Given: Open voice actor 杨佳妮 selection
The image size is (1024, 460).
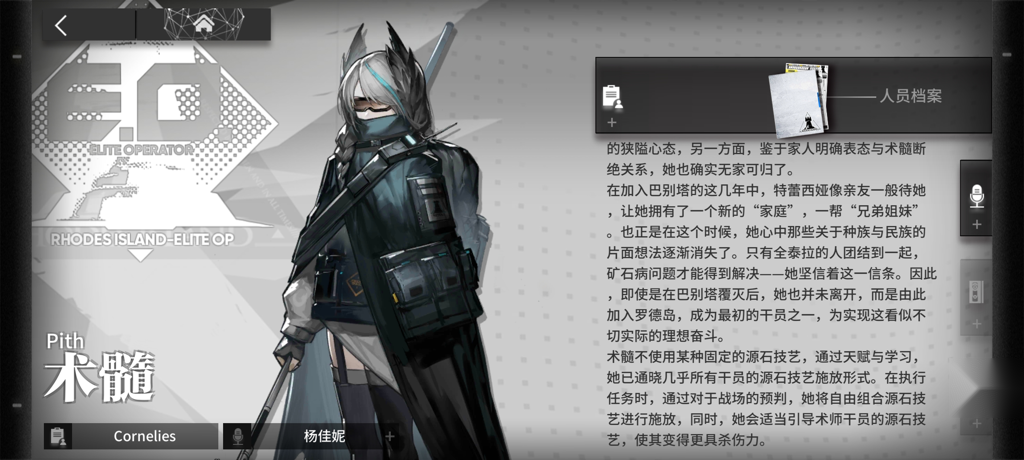Looking at the screenshot, I should click(316, 436).
